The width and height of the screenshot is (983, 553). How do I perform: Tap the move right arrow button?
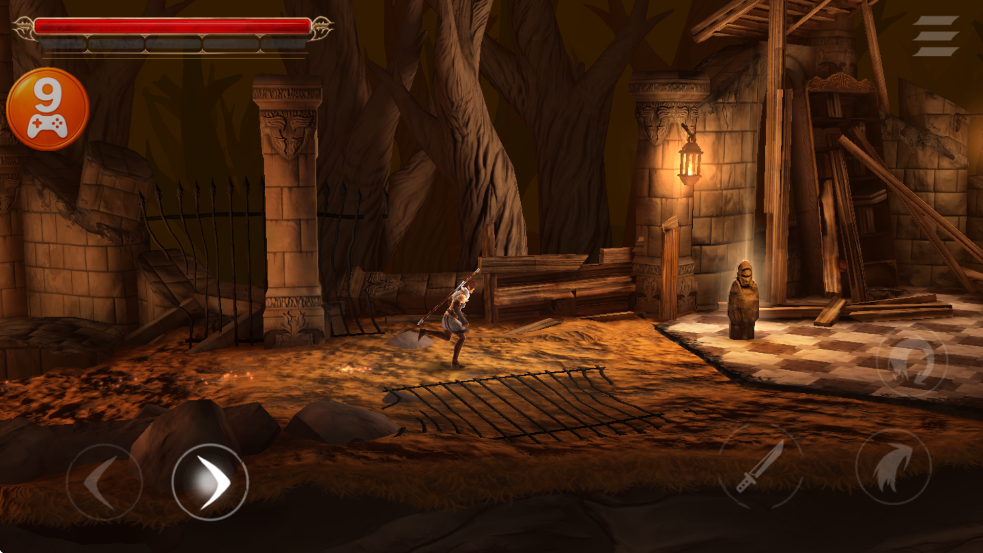(x=210, y=482)
